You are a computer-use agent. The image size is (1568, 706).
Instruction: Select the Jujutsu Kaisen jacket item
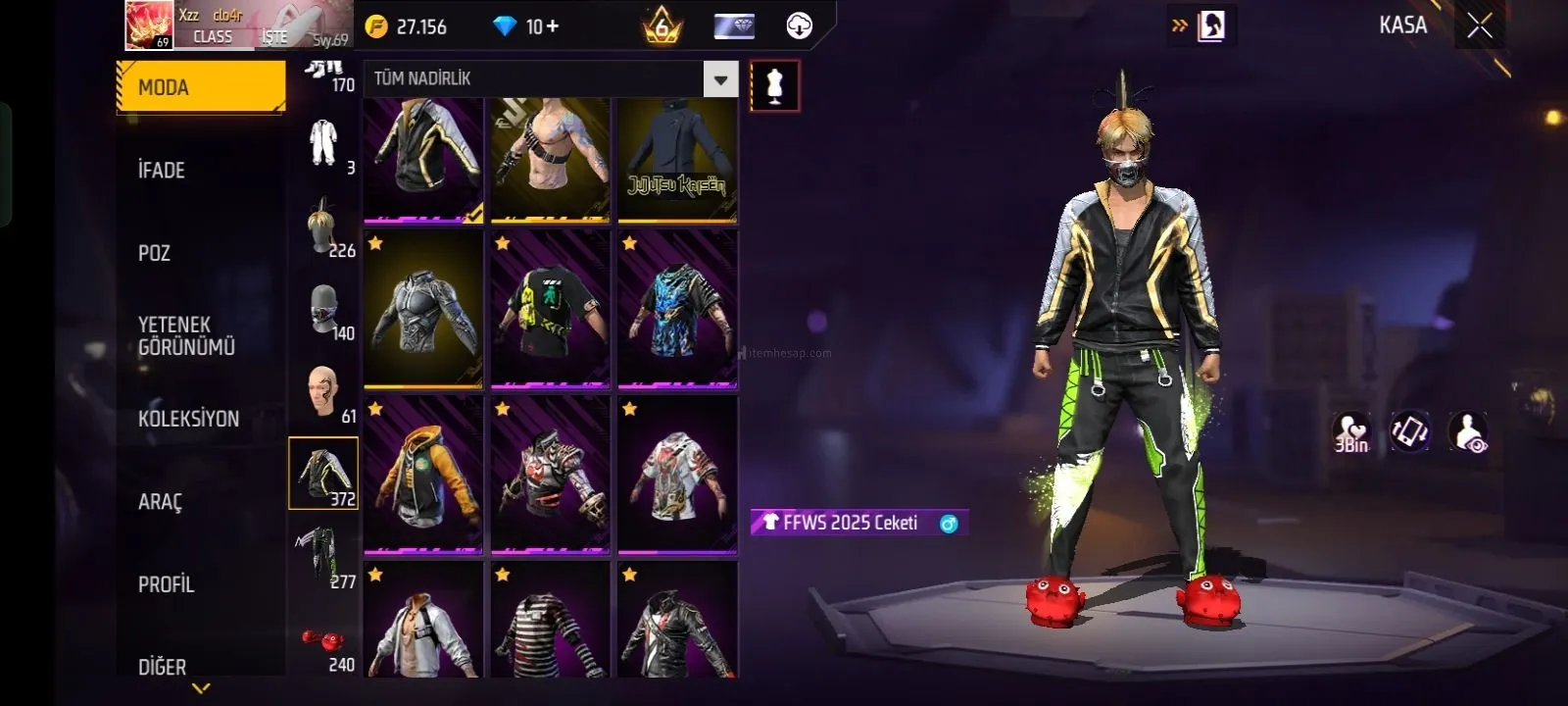pyautogui.click(x=677, y=160)
